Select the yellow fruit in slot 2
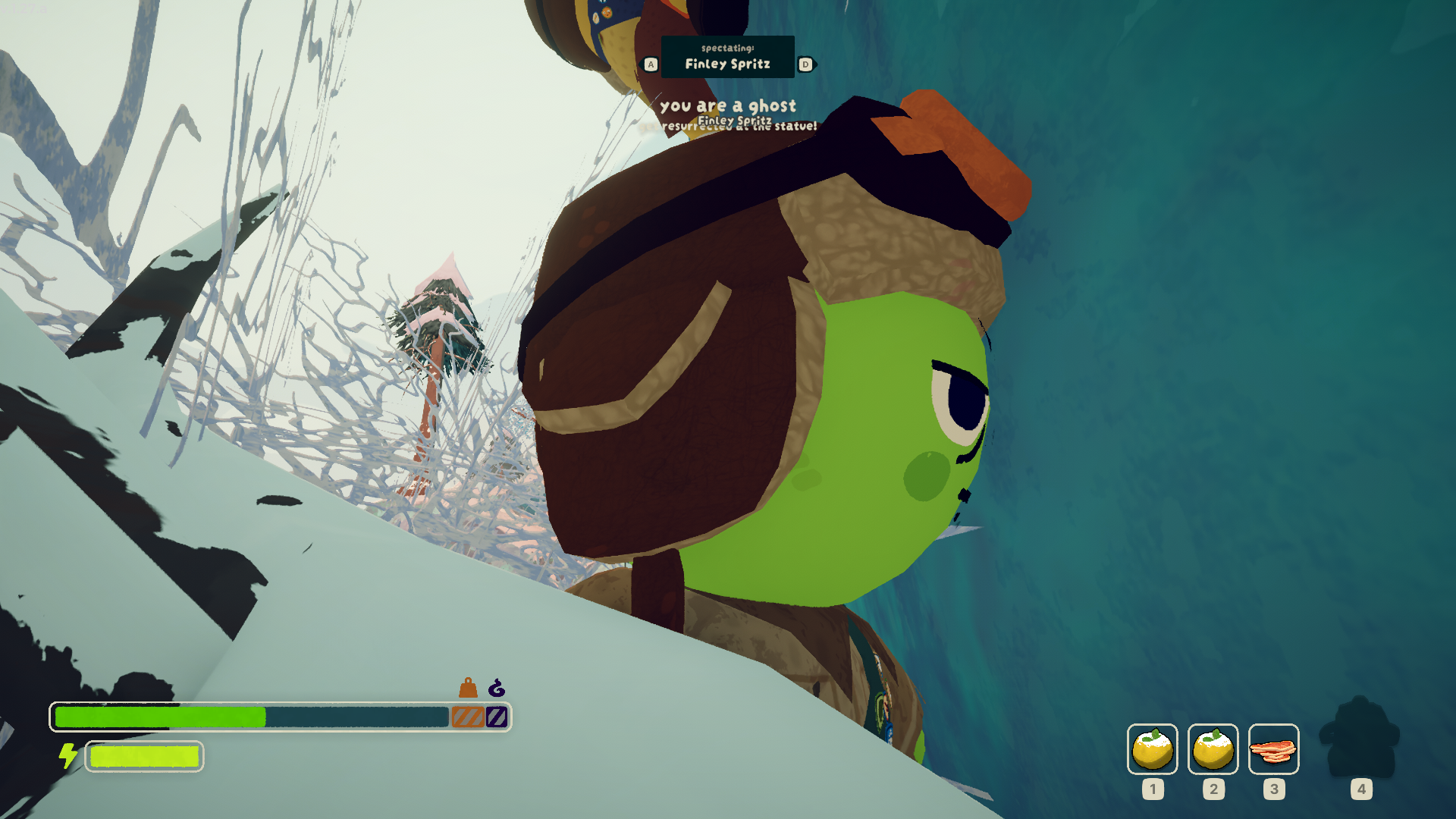 pyautogui.click(x=1213, y=748)
